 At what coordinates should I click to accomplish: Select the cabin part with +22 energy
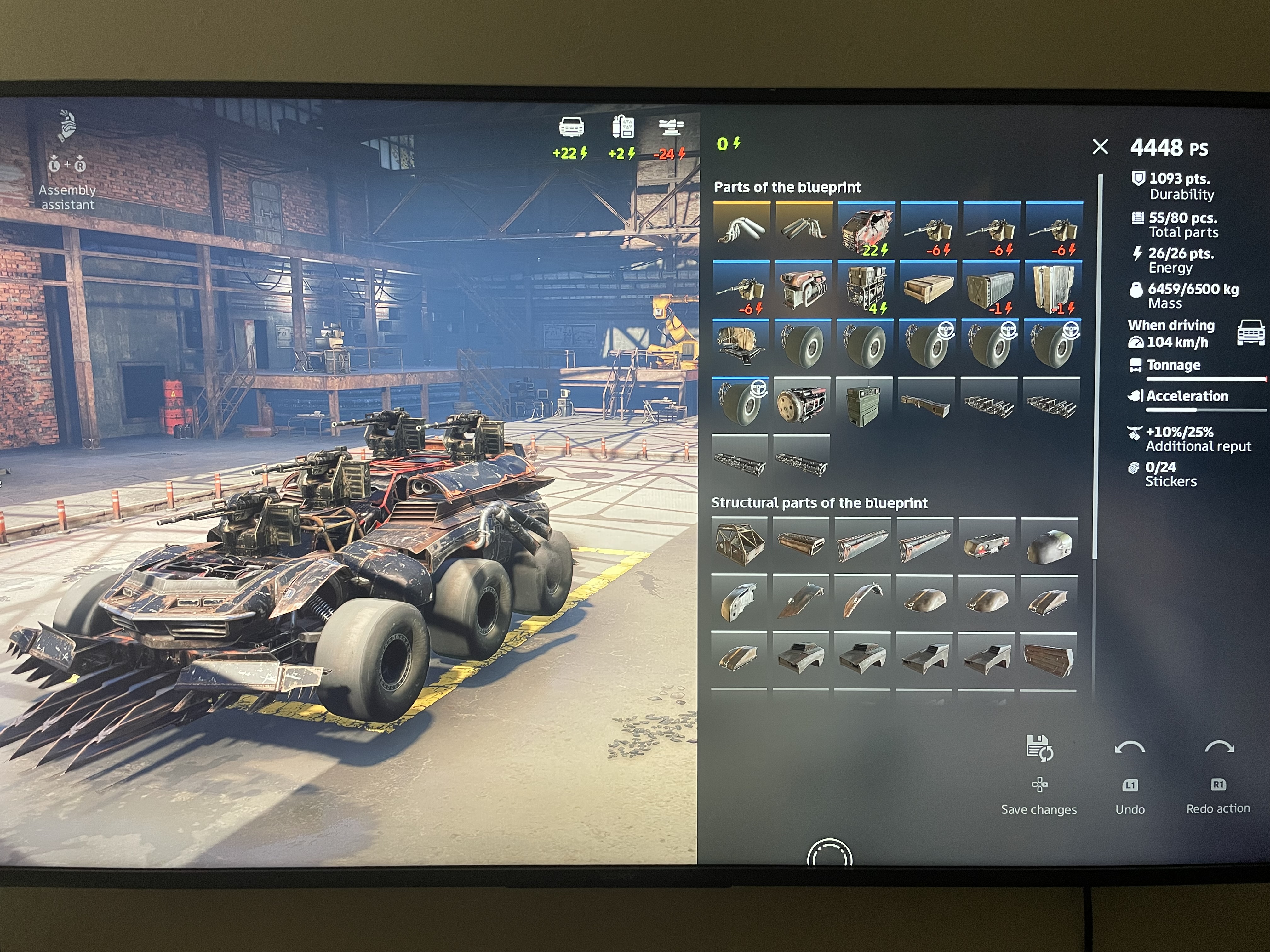(866, 229)
